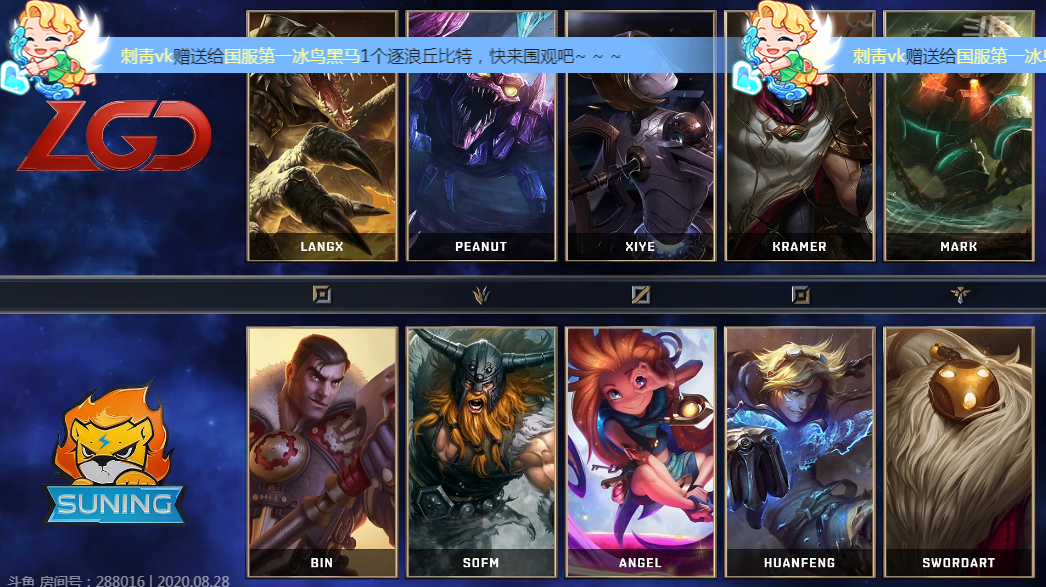This screenshot has width=1046, height=587.
Task: Click ANGEL's Zoe champion card
Action: pyautogui.click(x=640, y=450)
